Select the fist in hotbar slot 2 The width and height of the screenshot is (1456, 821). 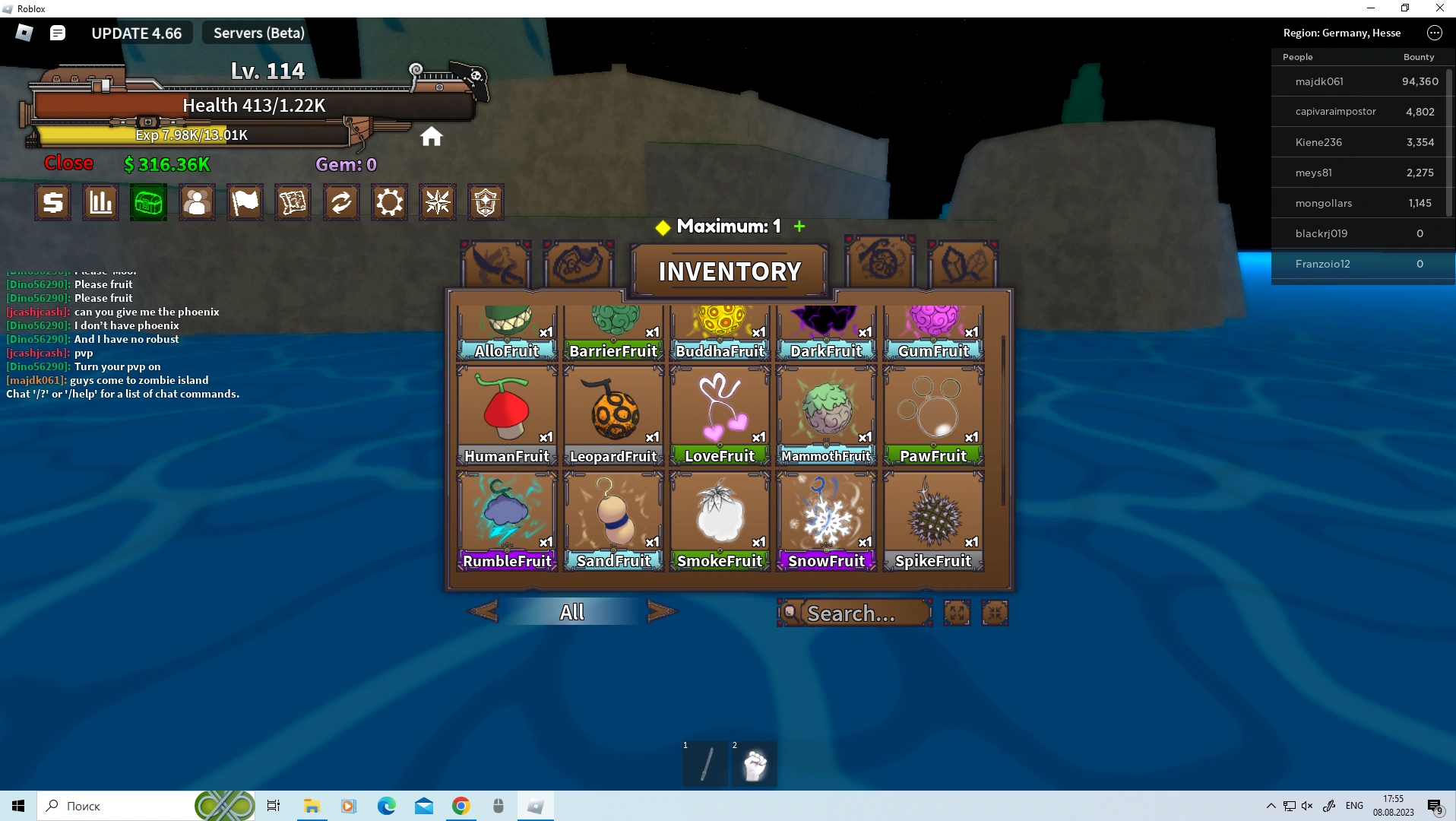(x=753, y=764)
